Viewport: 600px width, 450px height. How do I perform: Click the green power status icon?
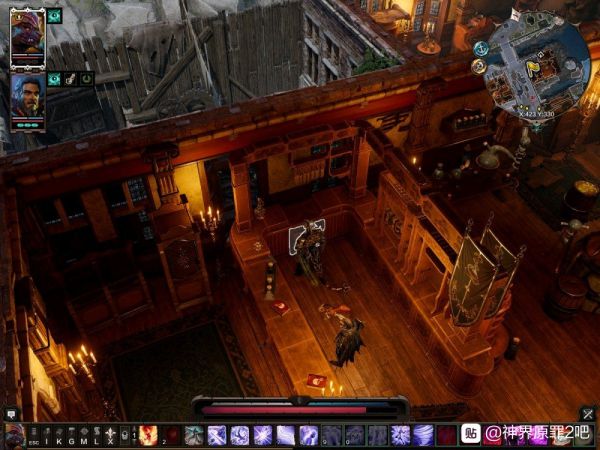click(x=87, y=79)
